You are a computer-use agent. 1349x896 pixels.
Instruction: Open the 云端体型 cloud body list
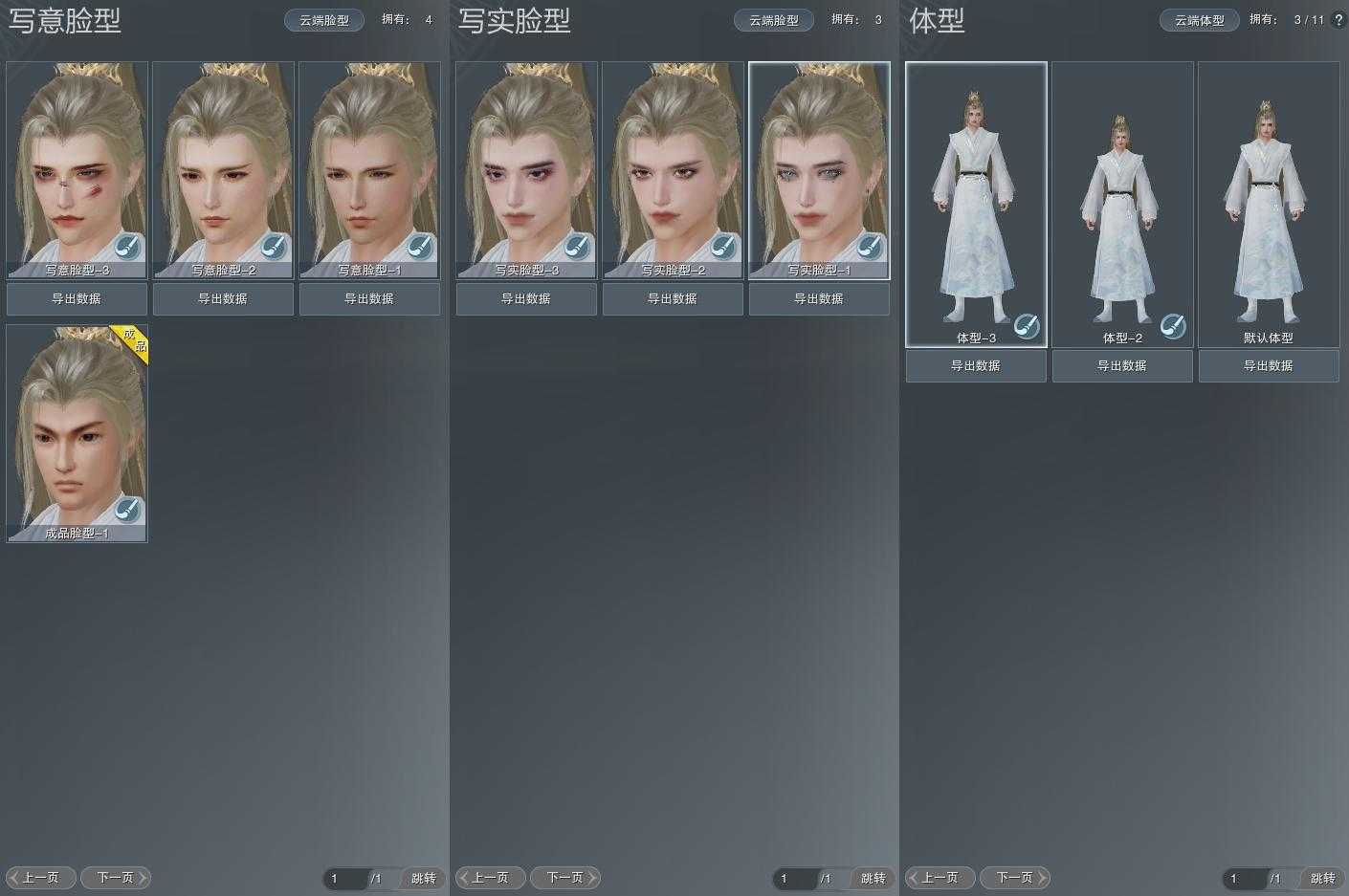[x=1200, y=20]
